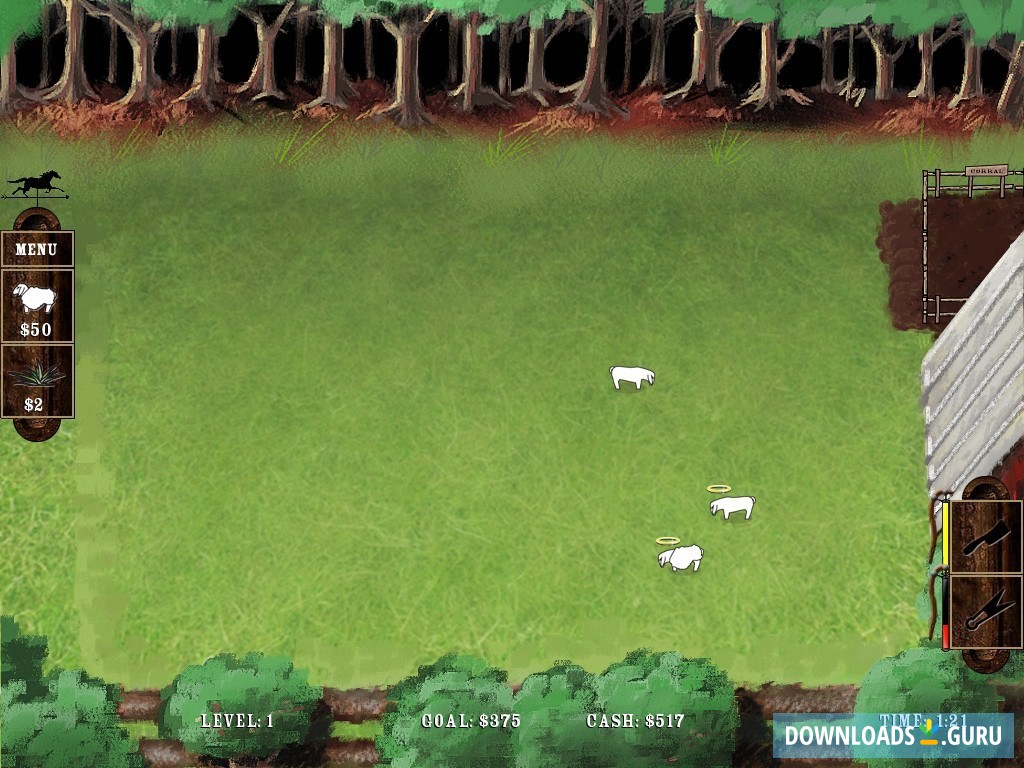This screenshot has width=1024, height=768.
Task: Choose the shearing clippers tool
Action: point(986,611)
